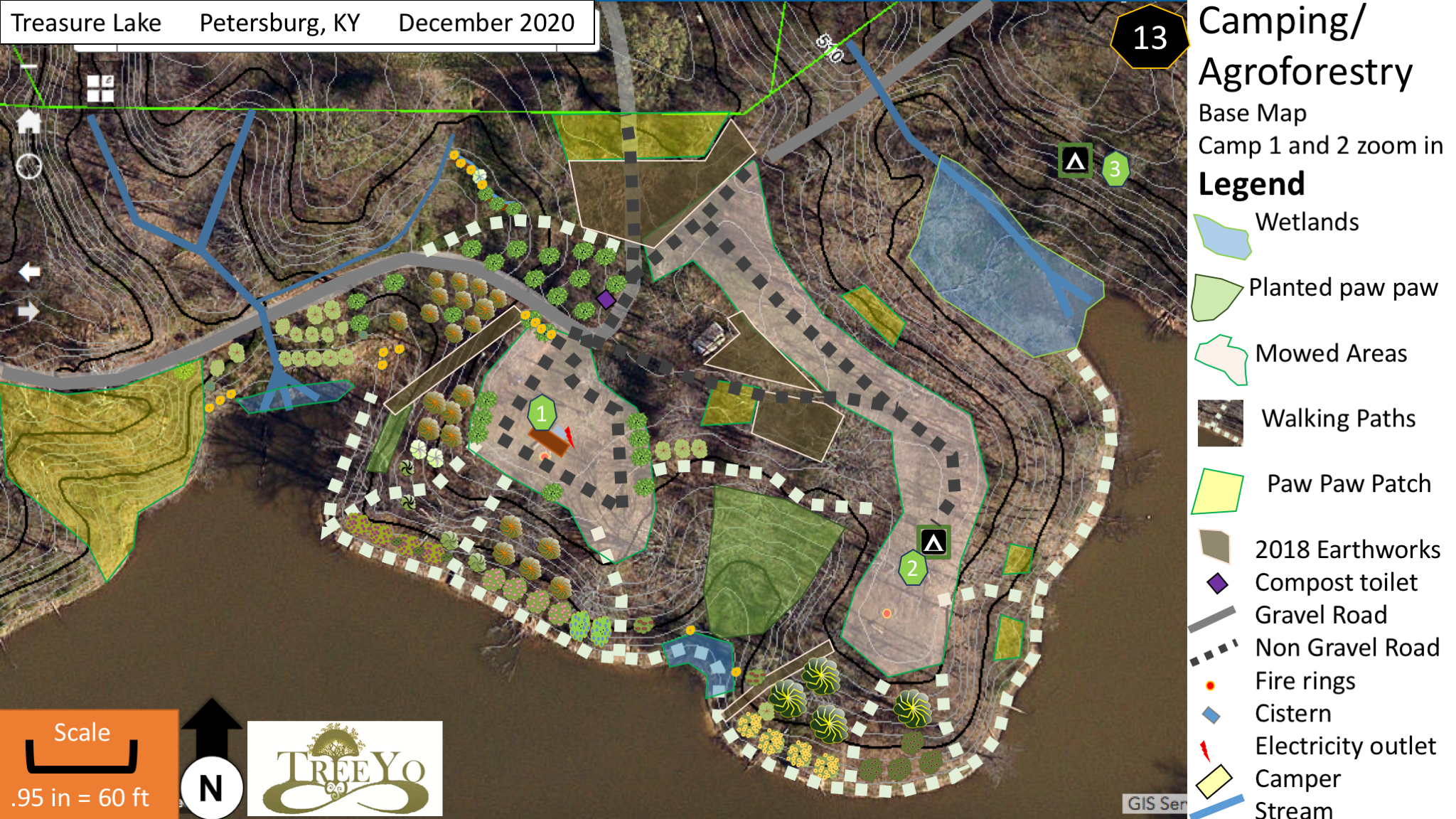Choose the Mowed Areas legend entry

(x=1330, y=353)
